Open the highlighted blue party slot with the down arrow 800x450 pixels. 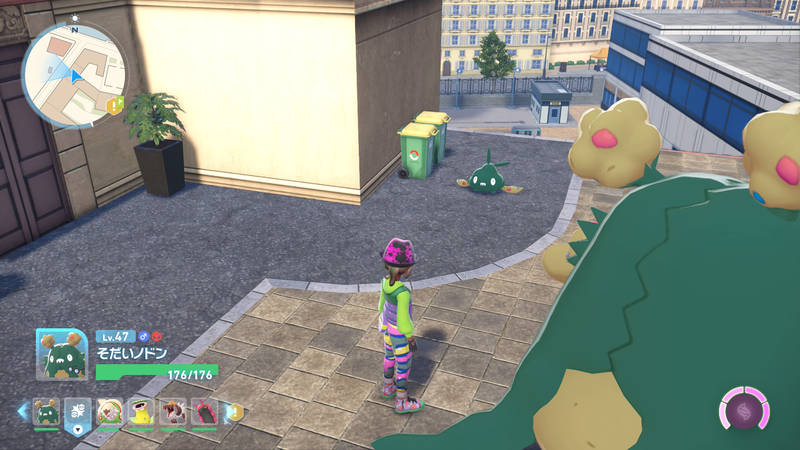pos(78,412)
